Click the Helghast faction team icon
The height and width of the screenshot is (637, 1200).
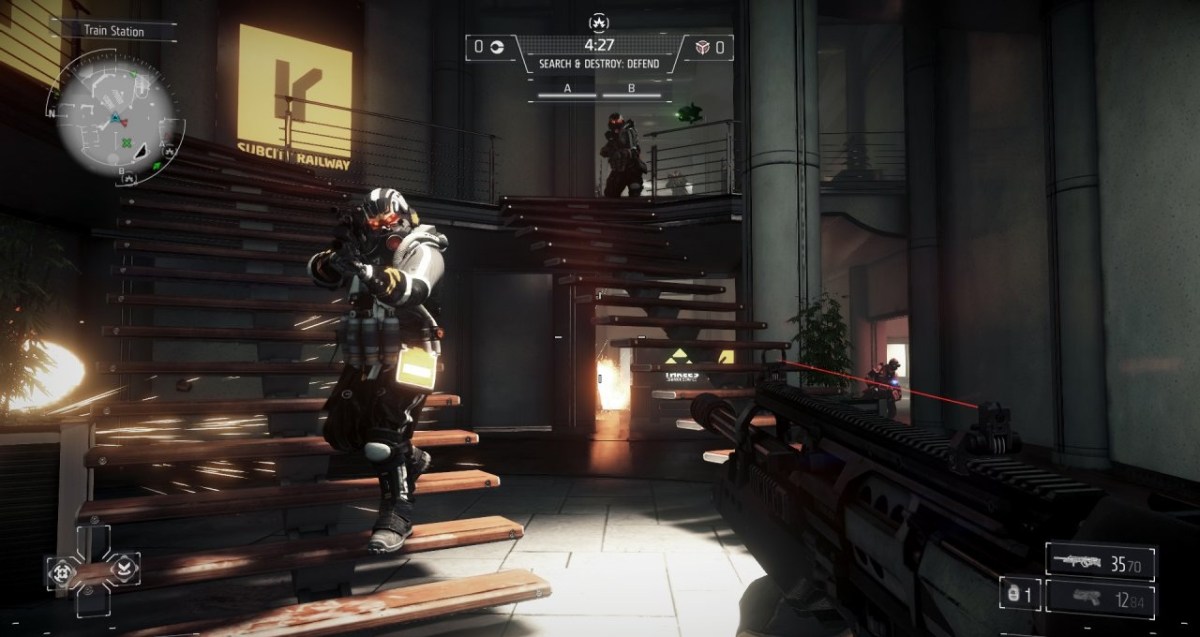click(702, 46)
